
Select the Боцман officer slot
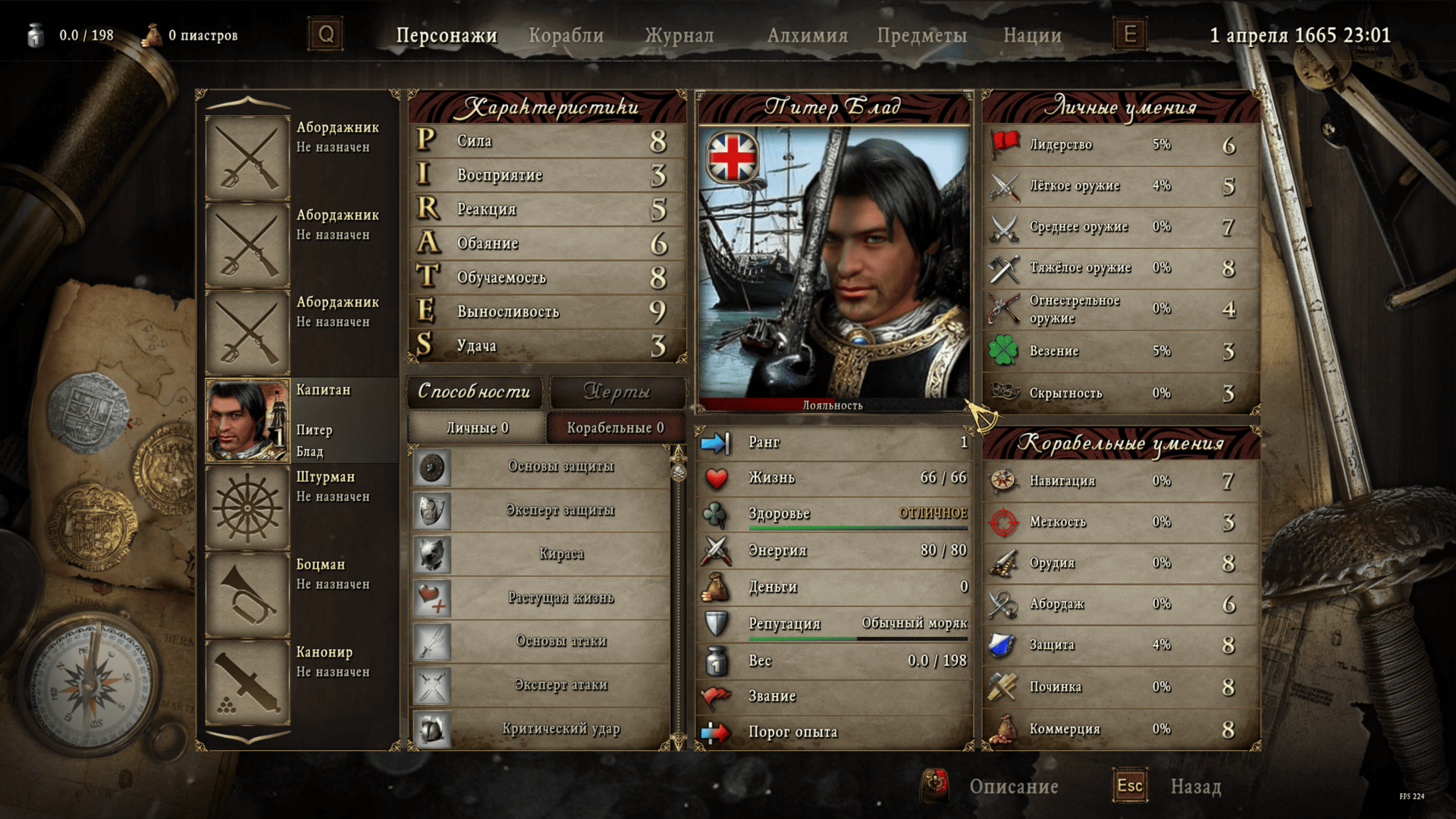(x=247, y=595)
